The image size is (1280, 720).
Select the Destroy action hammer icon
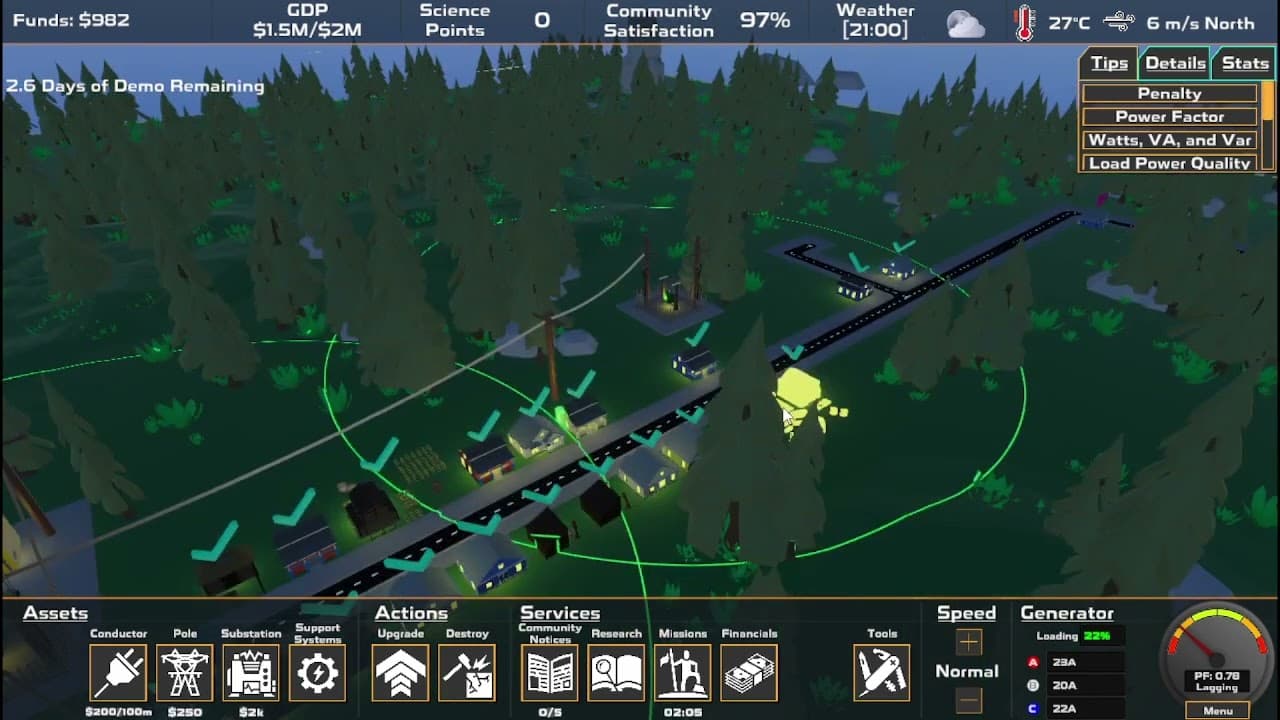coord(467,672)
